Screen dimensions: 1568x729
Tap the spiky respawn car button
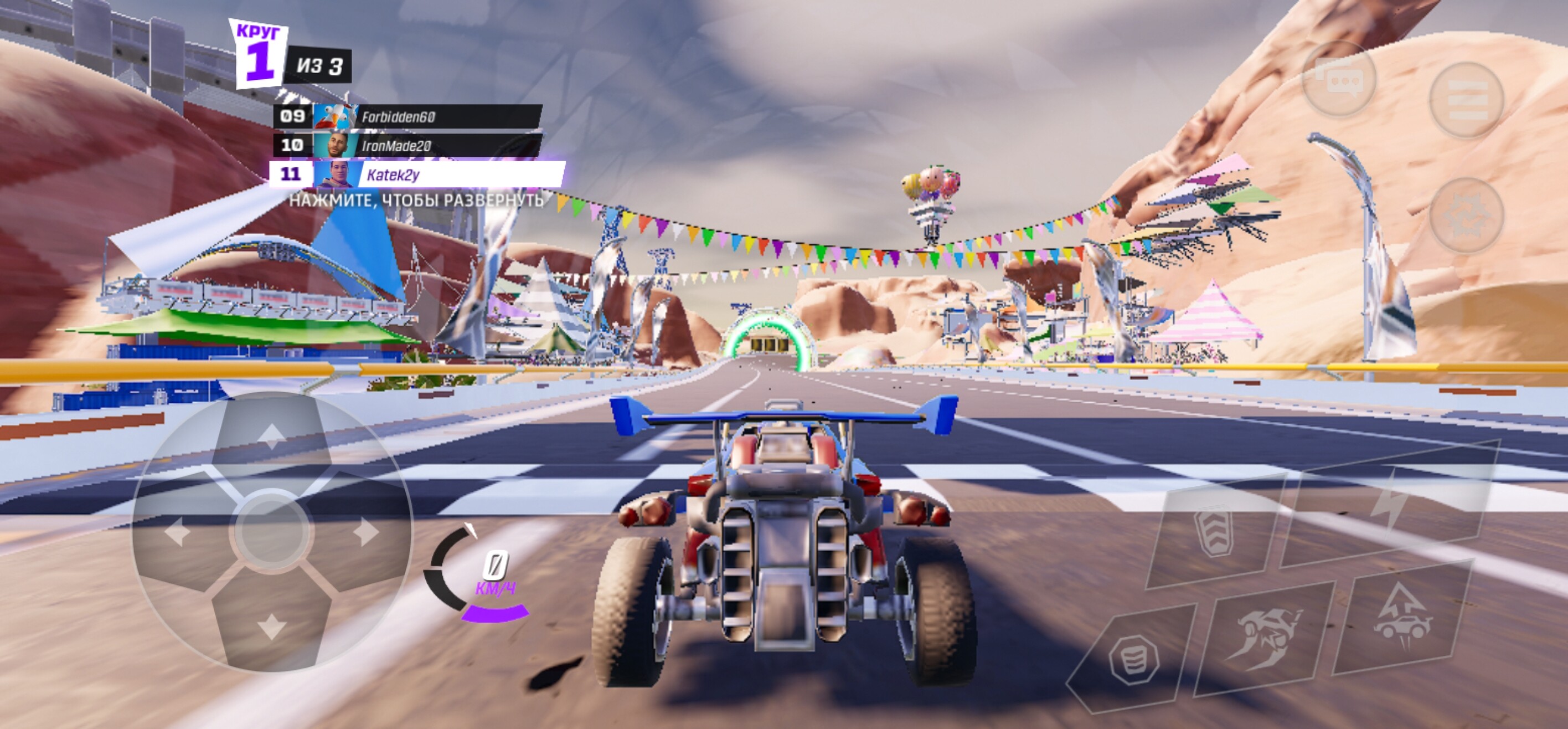coord(1466,216)
